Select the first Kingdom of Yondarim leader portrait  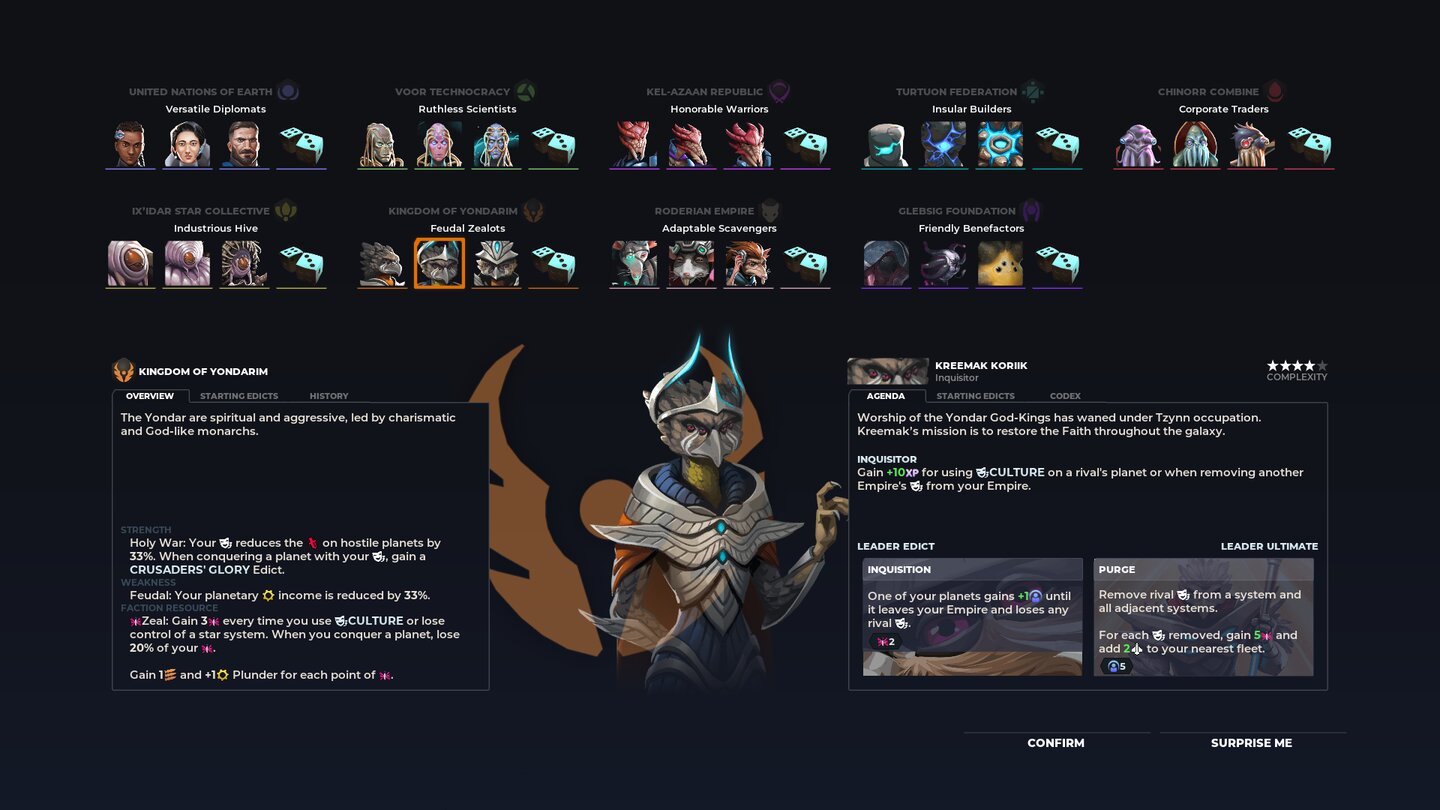(x=382, y=263)
